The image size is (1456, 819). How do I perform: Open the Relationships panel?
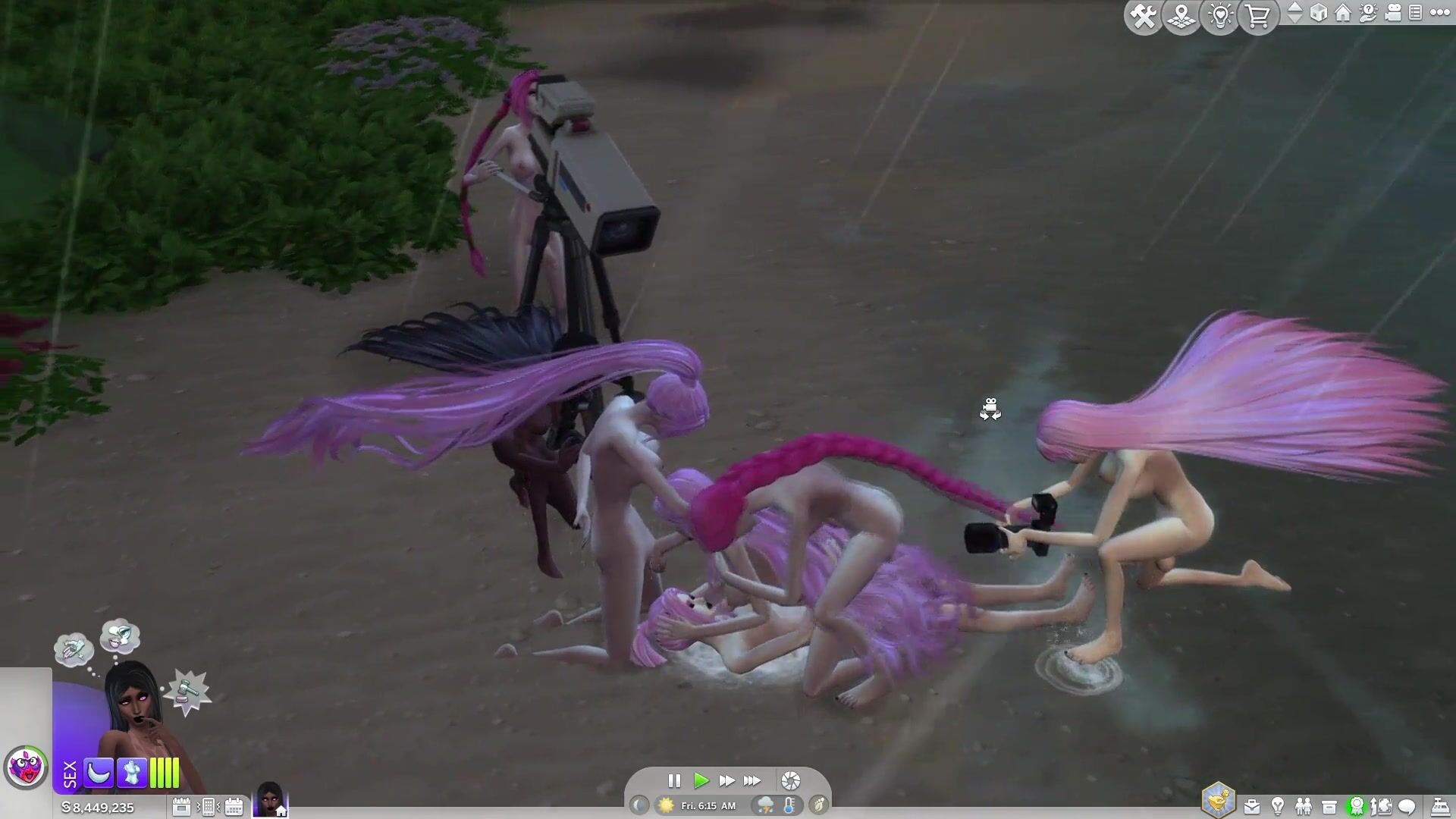tap(1304, 807)
